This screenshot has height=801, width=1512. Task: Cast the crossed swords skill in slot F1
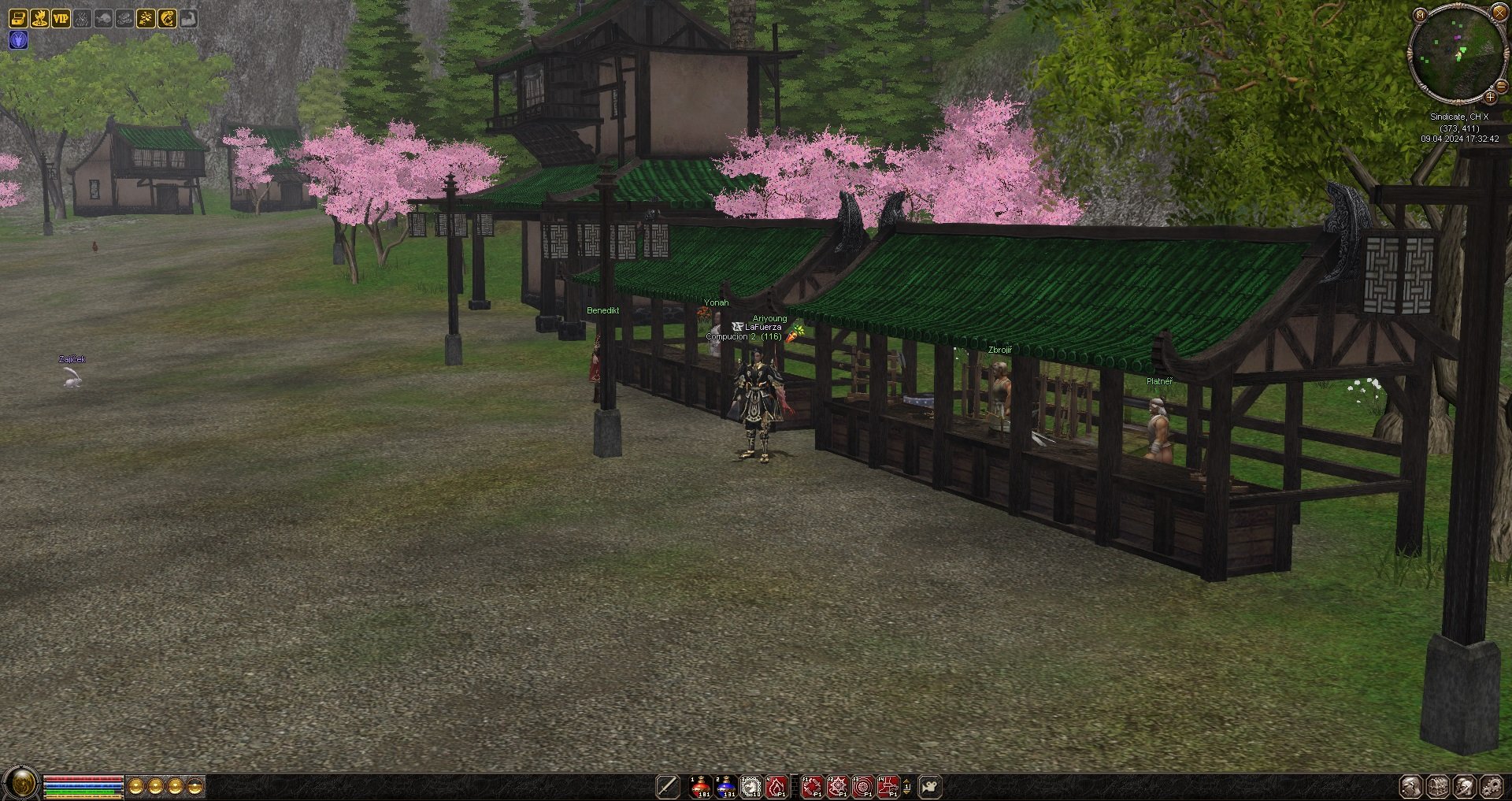tap(813, 786)
